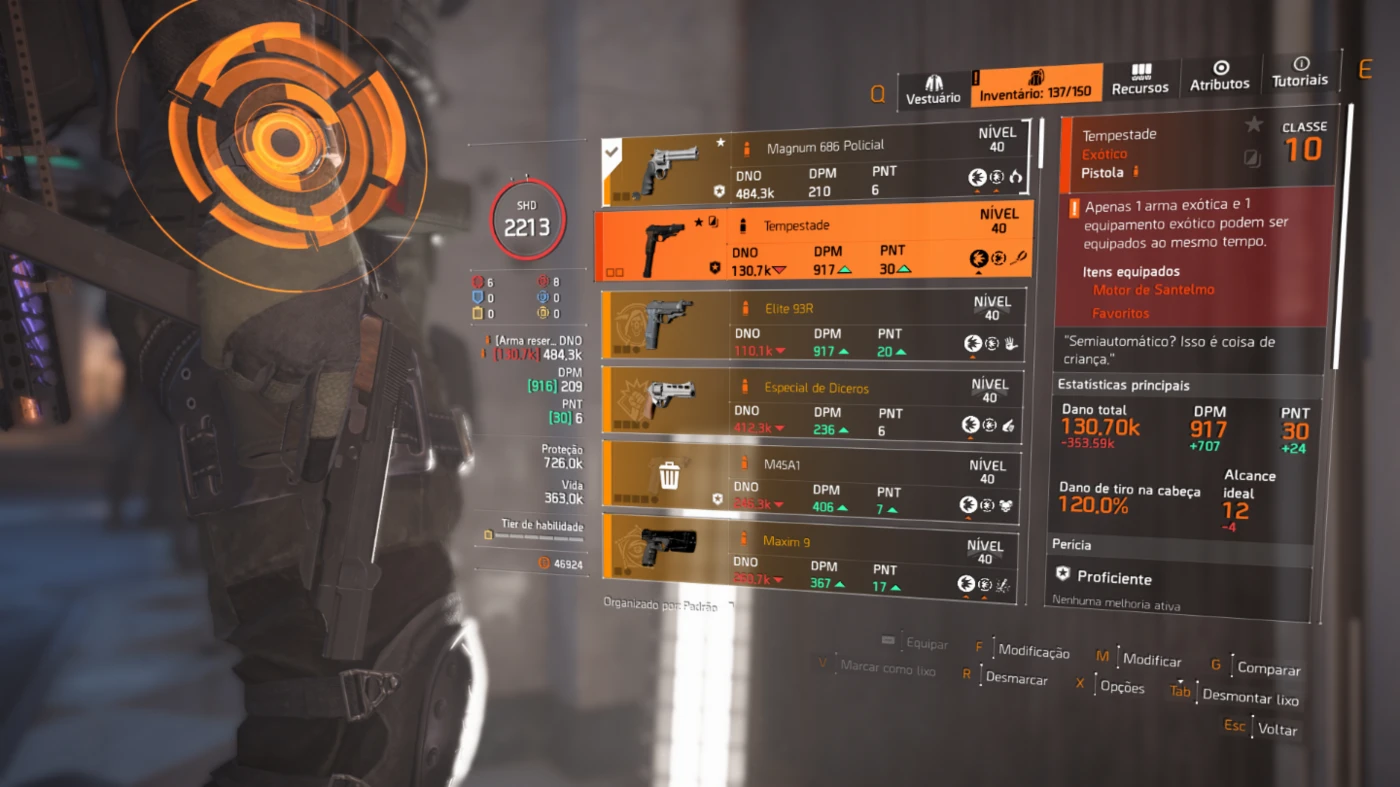Show the Tutoriais tab
Image resolution: width=1400 pixels, height=787 pixels.
click(1300, 71)
